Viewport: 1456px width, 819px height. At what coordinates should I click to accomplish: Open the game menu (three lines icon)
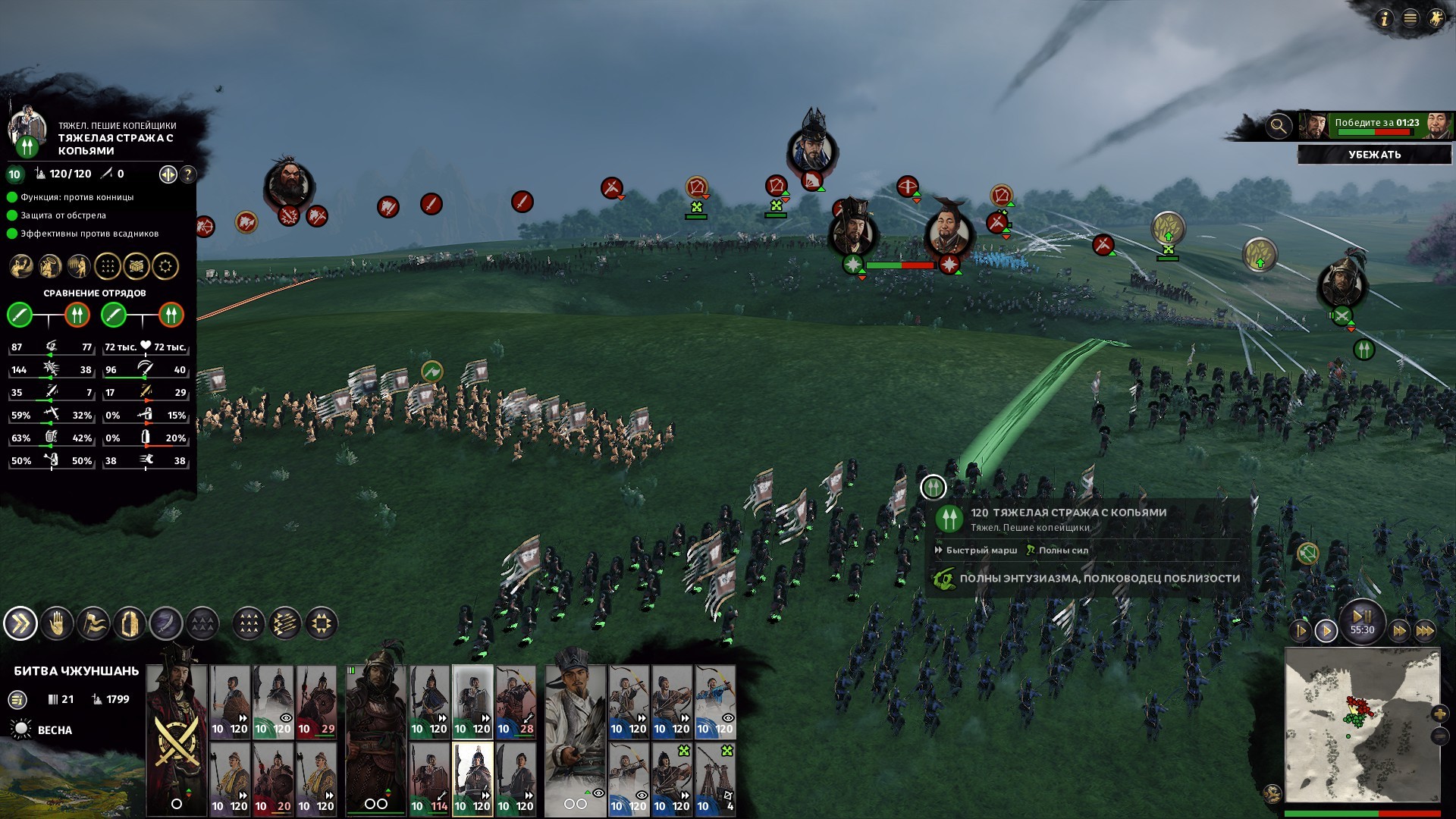1410,18
